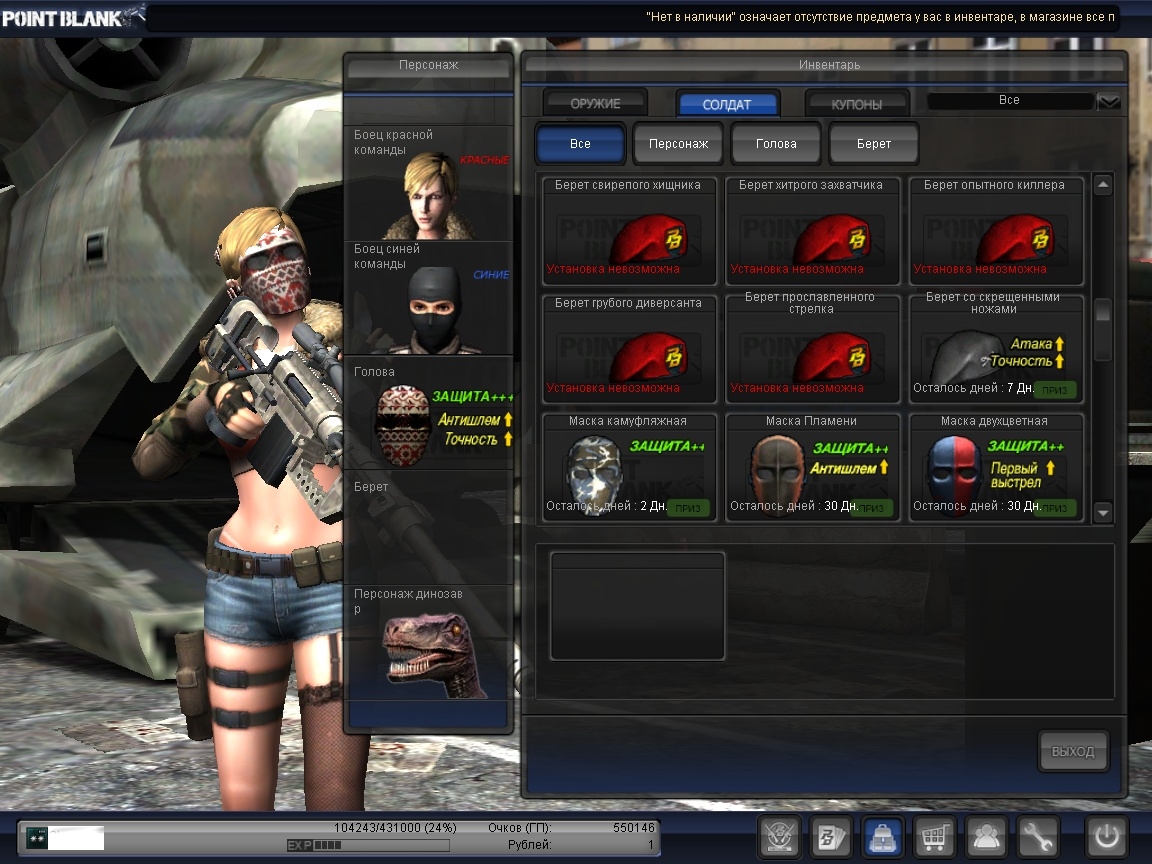Viewport: 1152px width, 864px height.
Task: Open settings with the wrench icon
Action: coord(1037,836)
